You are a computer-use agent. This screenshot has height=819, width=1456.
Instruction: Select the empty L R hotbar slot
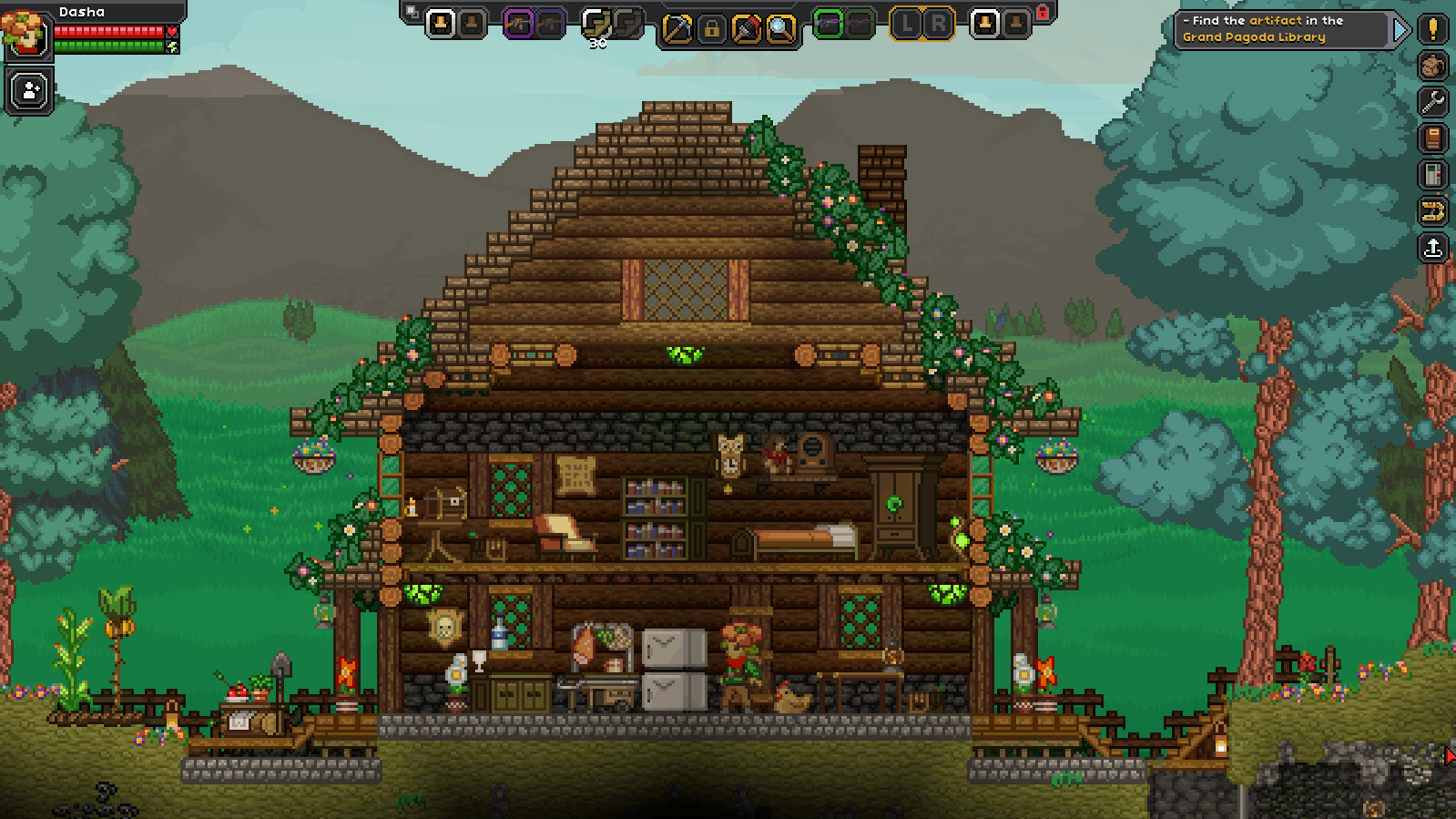[921, 24]
